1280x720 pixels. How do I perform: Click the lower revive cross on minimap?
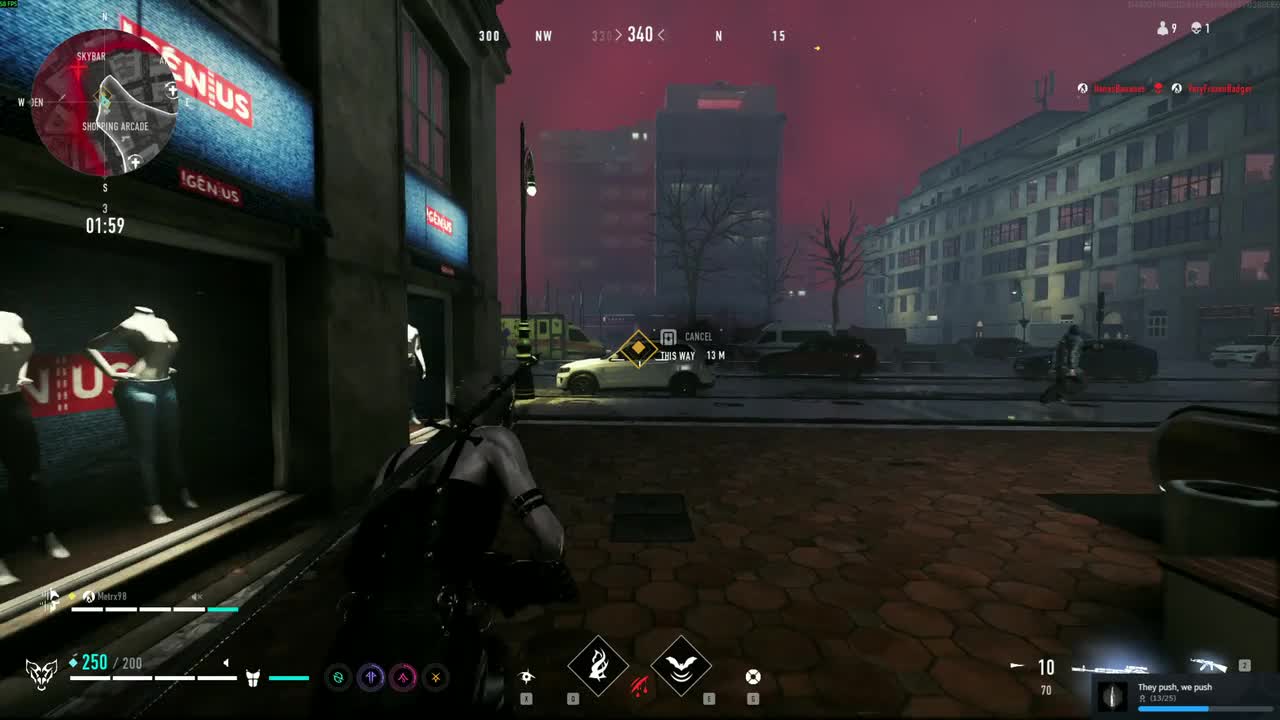tap(134, 161)
